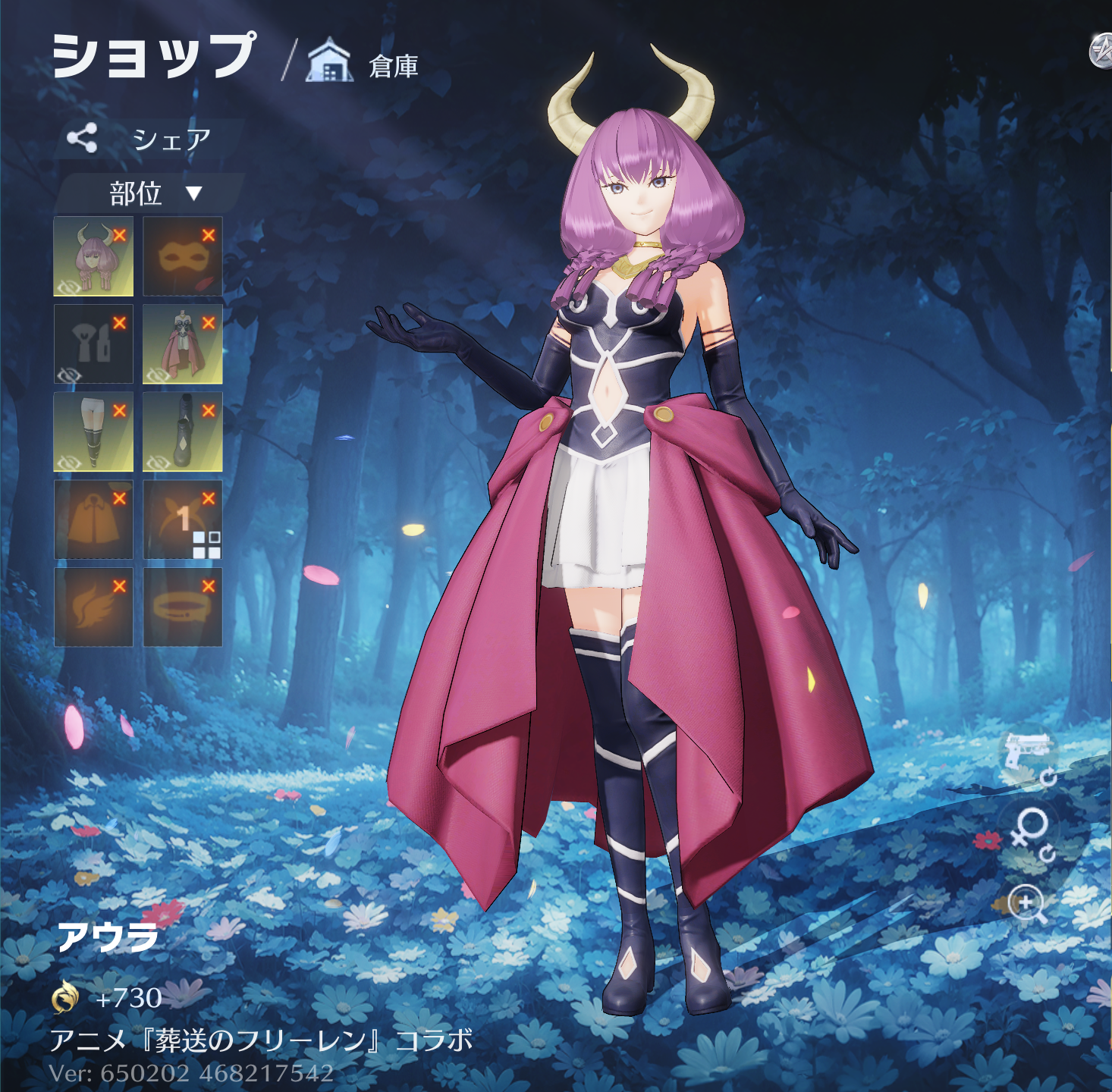Screen dimensions: 1112x1092
Task: Choose the dark jacket outfit slot
Action: pyautogui.click(x=93, y=344)
